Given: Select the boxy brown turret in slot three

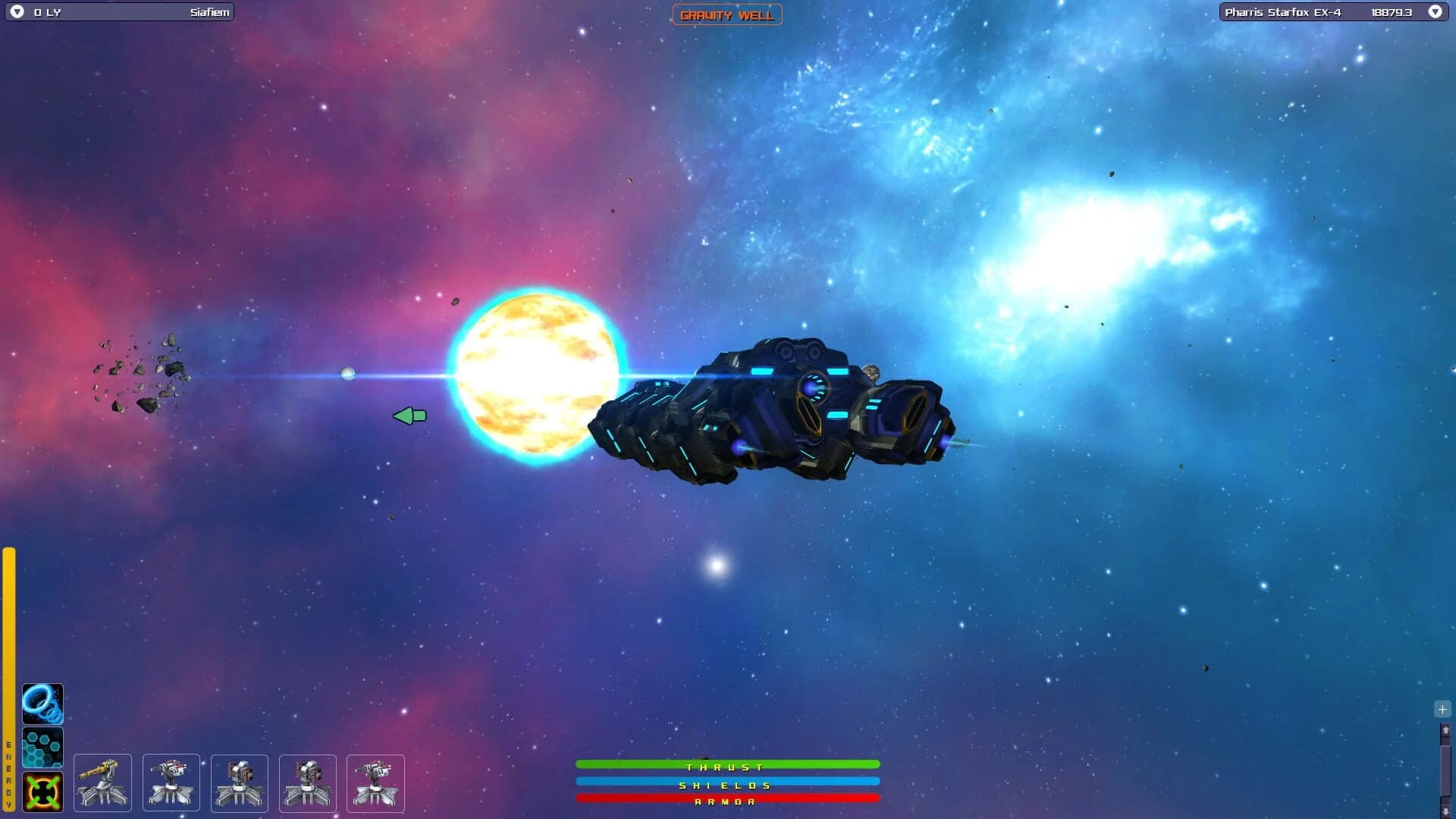Looking at the screenshot, I should click(x=239, y=783).
